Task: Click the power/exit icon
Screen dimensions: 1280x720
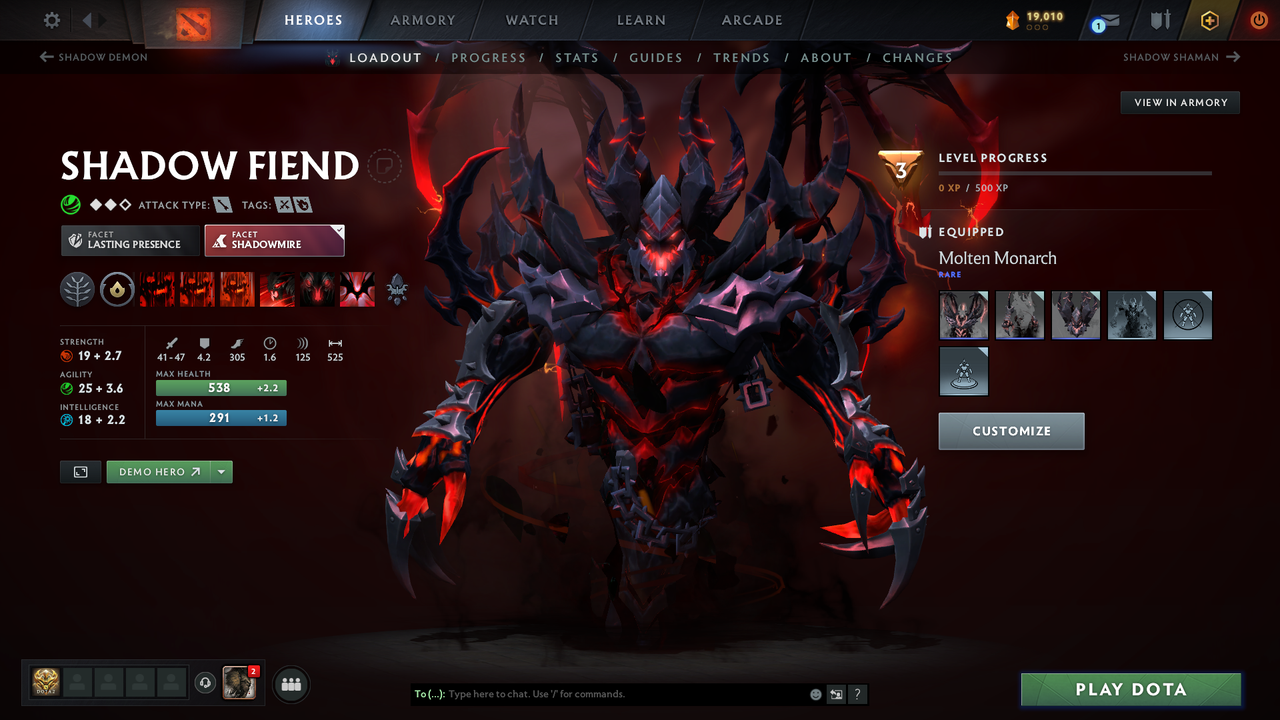Action: pos(1259,19)
